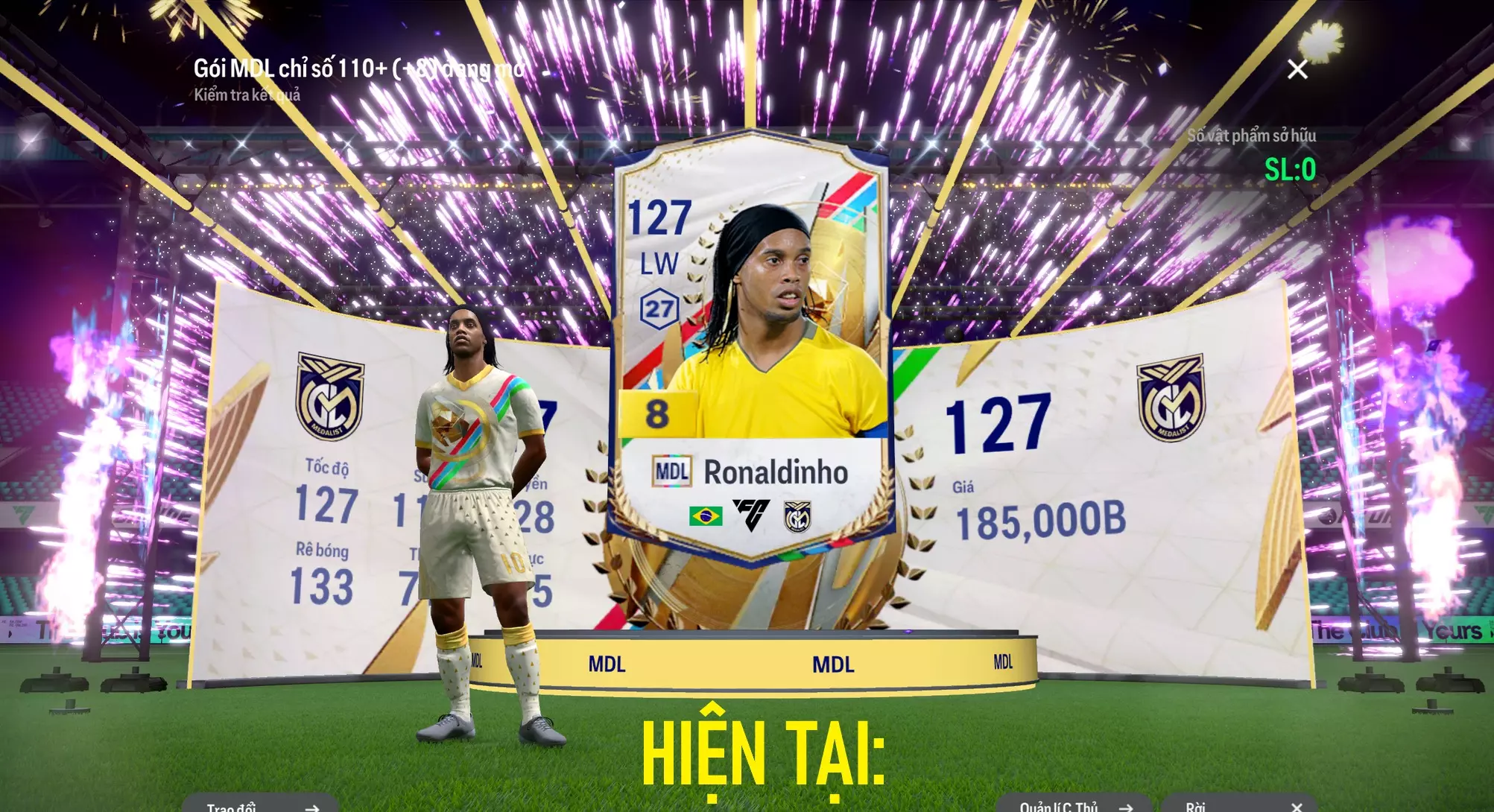Close the pack opening screen with X

click(x=1297, y=69)
